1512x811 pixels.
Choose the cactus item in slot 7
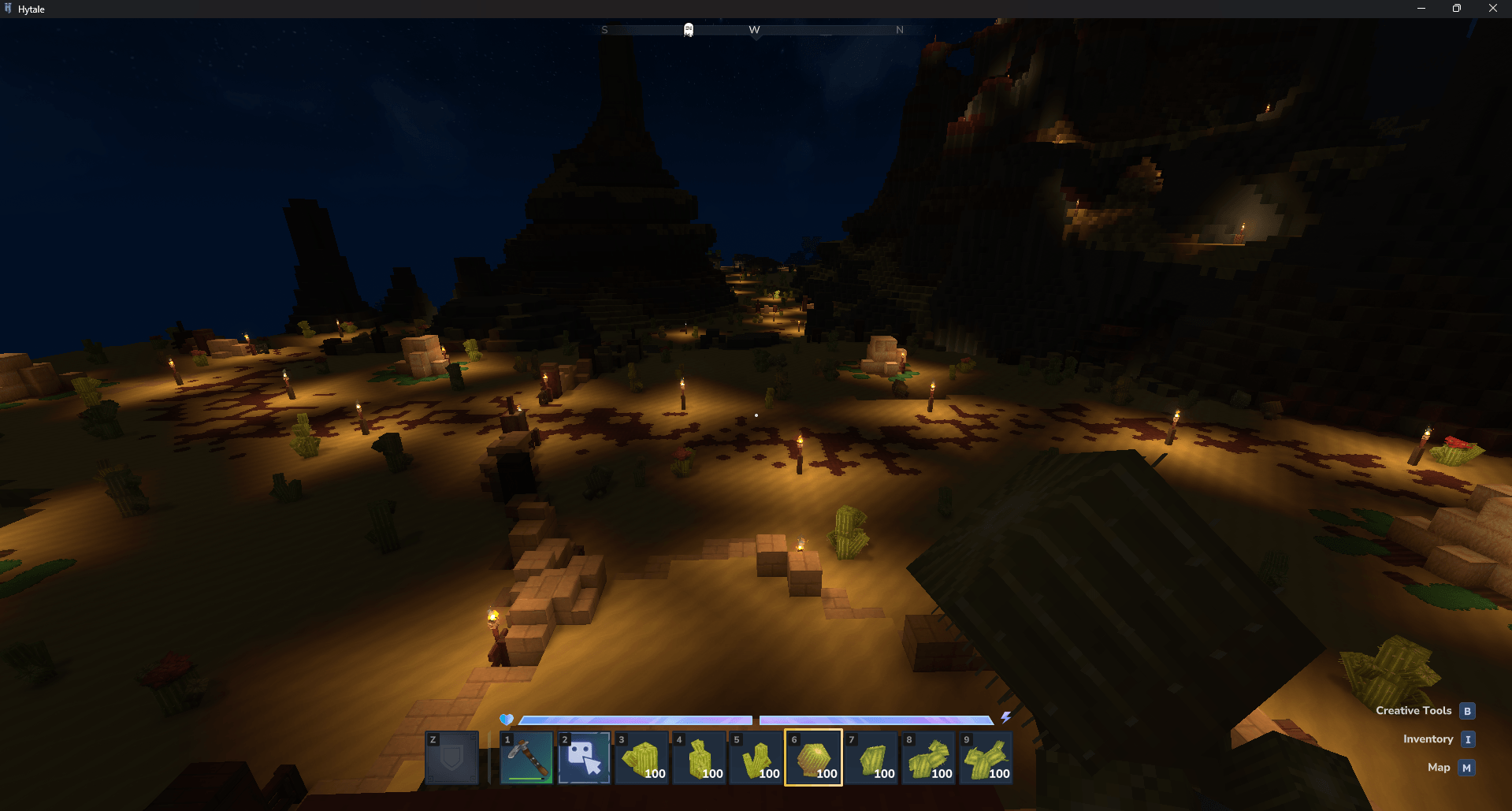[x=871, y=757]
